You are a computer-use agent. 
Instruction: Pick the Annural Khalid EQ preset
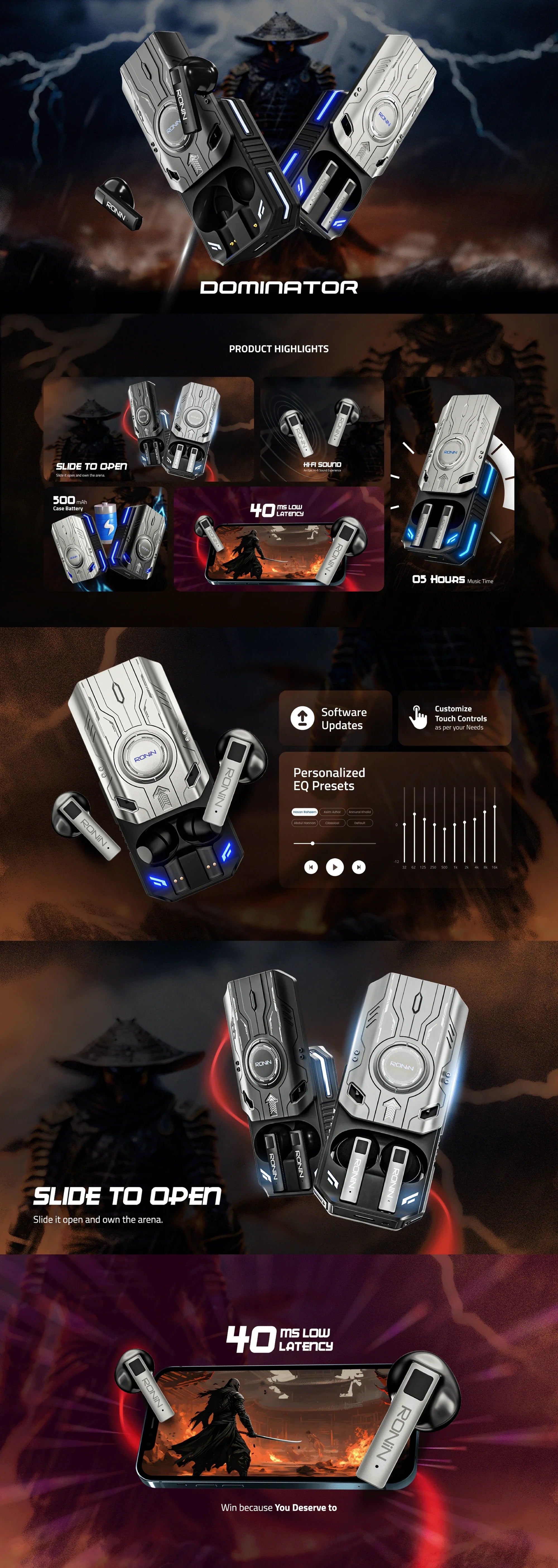359,811
